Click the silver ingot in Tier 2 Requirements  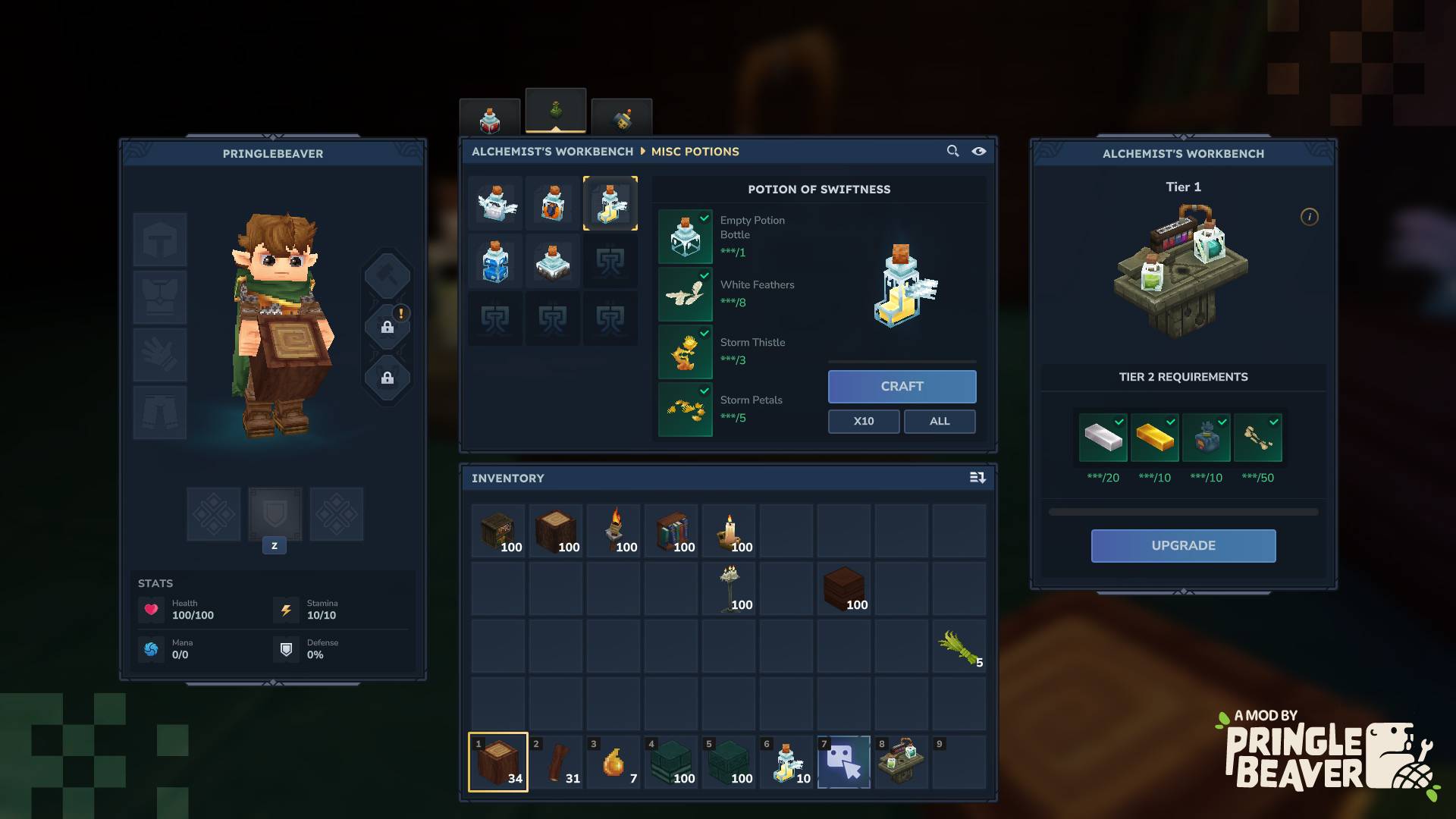tap(1104, 438)
